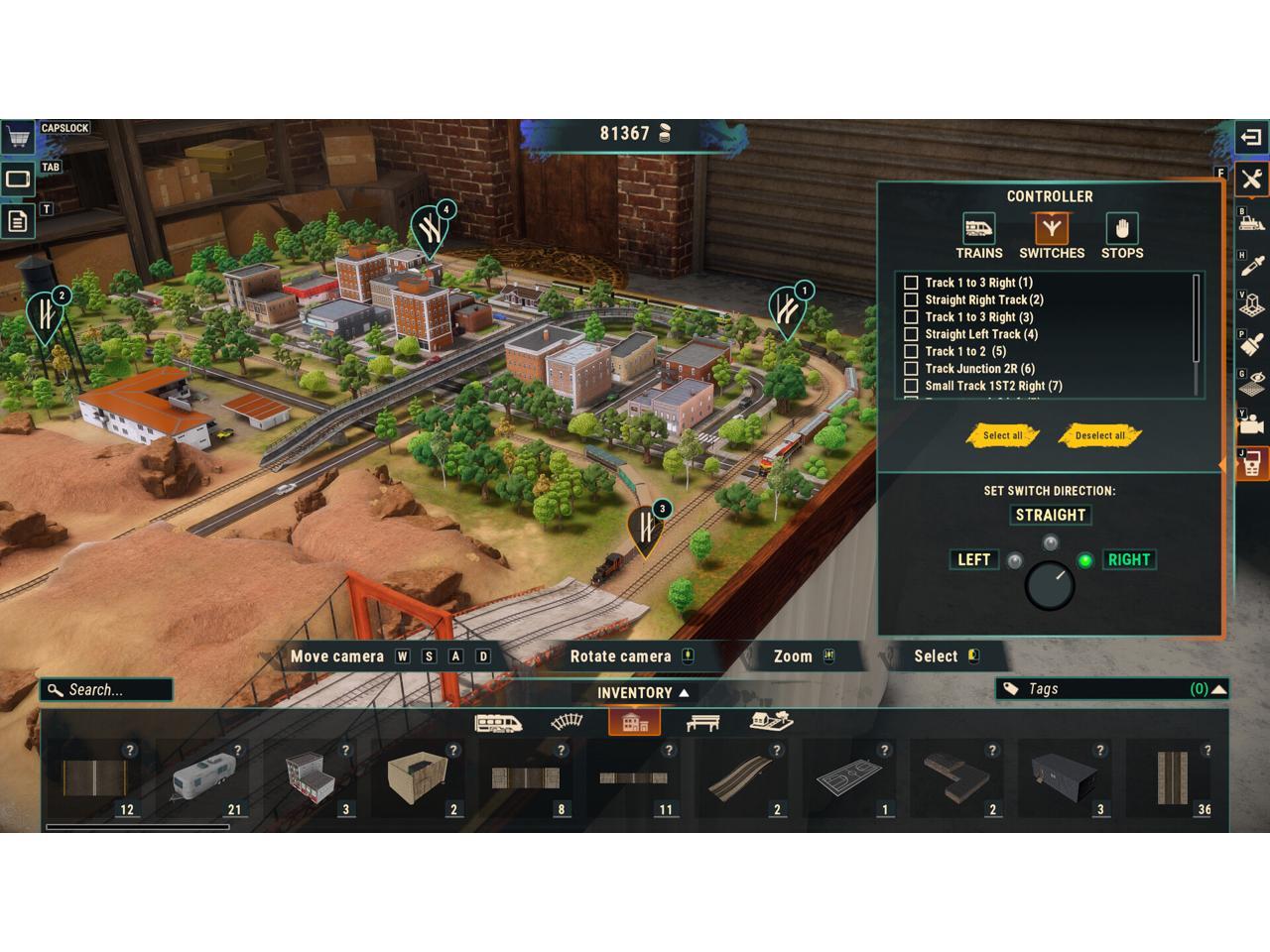Click Deselect all switches
Image resolution: width=1270 pixels, height=952 pixels.
point(1099,435)
